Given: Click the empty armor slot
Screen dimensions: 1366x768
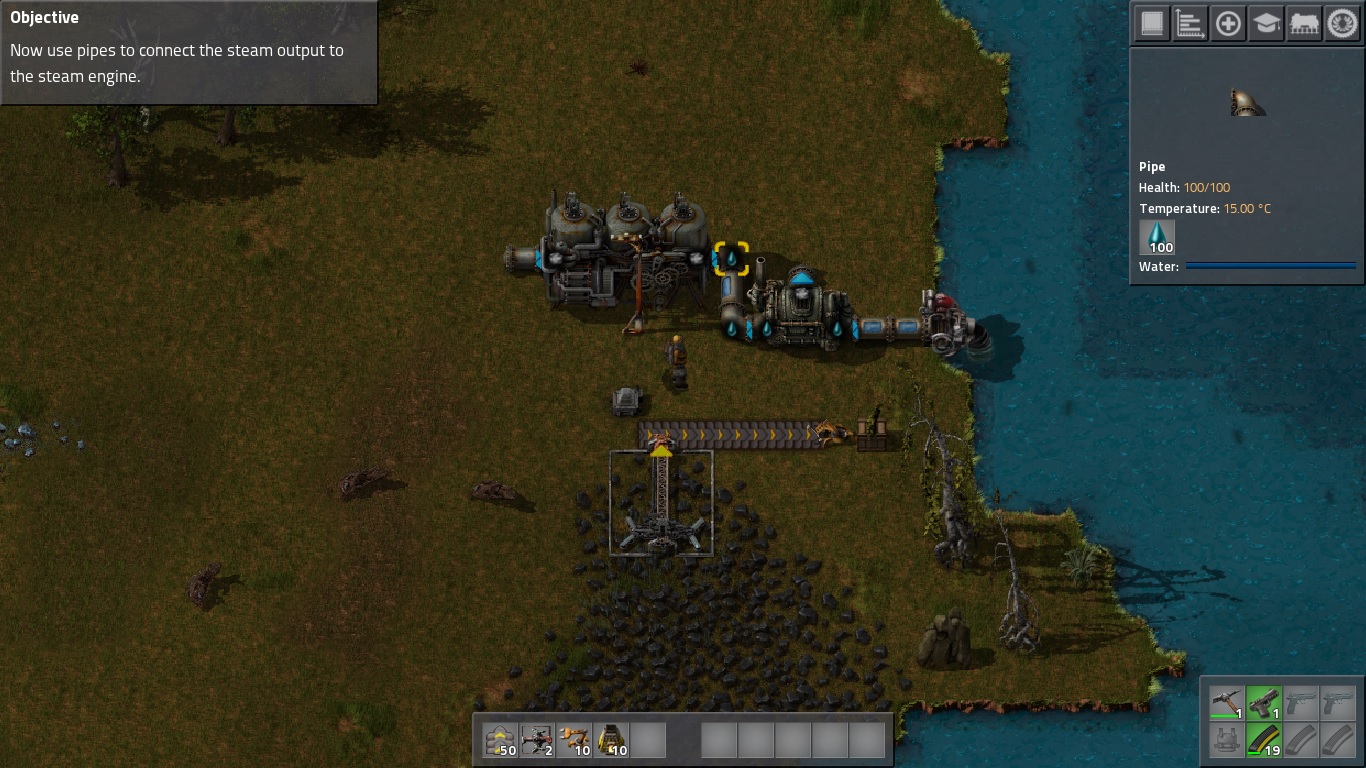Looking at the screenshot, I should pyautogui.click(x=1229, y=742).
